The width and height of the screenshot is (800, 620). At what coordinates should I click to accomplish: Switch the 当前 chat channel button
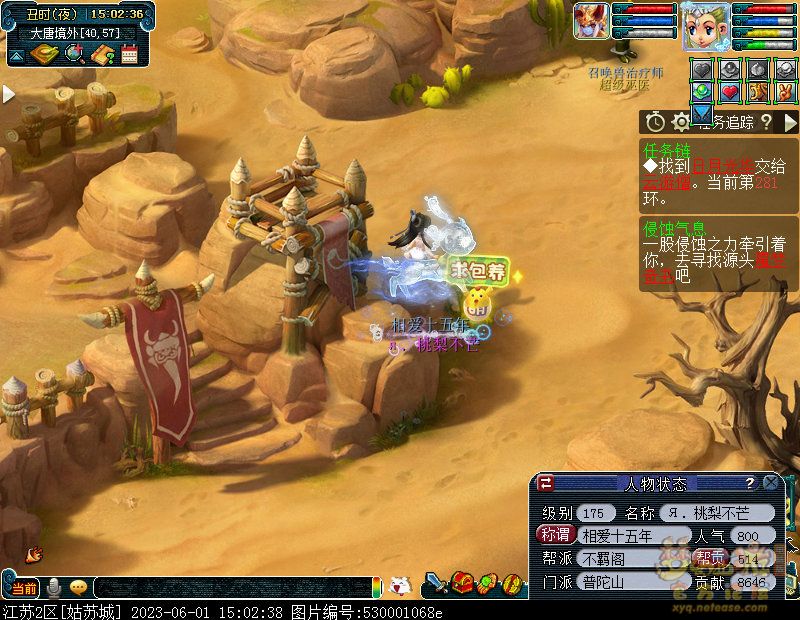[x=23, y=587]
